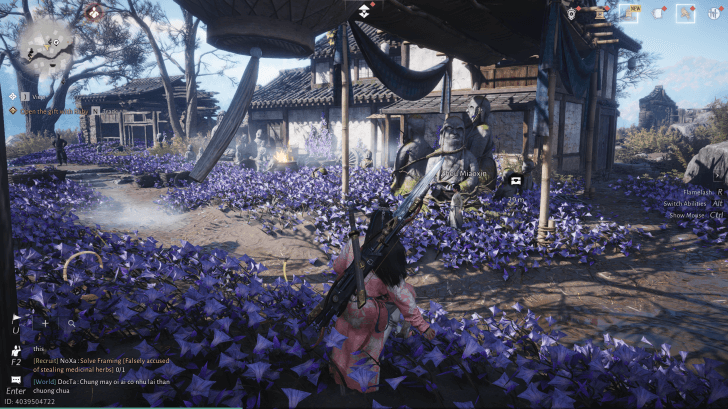The width and height of the screenshot is (728, 409).
Task: Click the red-ringed icon beside the minimap
Action: 94,12
